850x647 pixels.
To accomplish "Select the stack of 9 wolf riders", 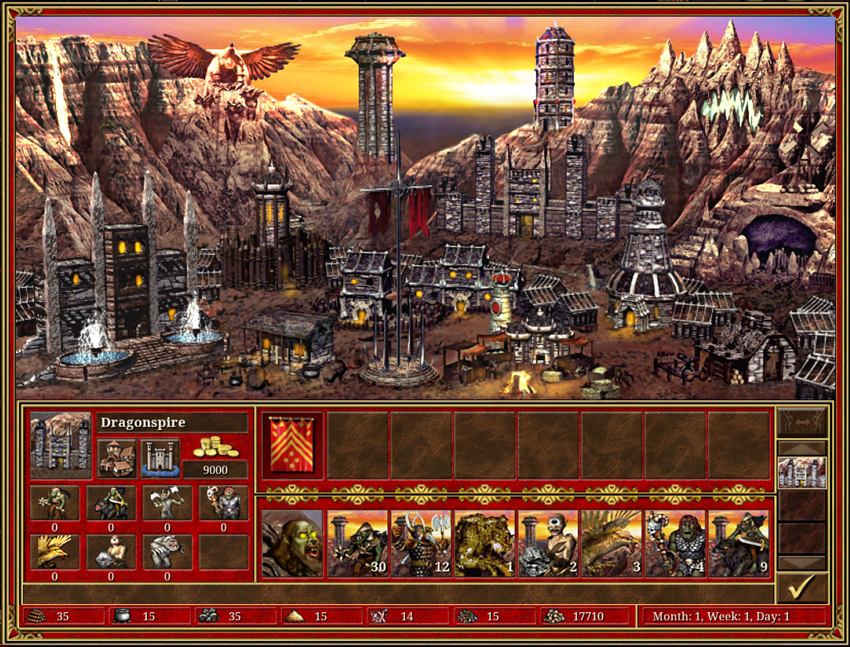I will click(739, 543).
